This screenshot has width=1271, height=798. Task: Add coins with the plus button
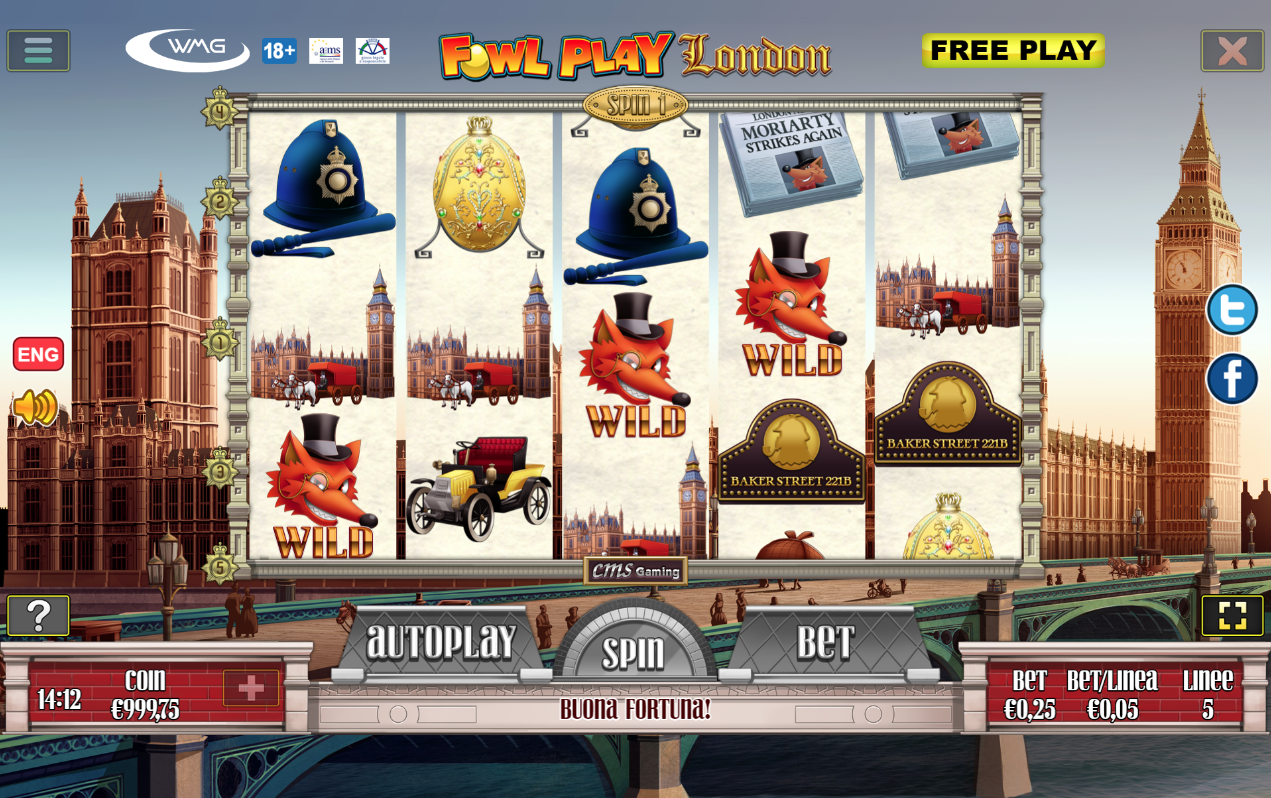click(251, 688)
